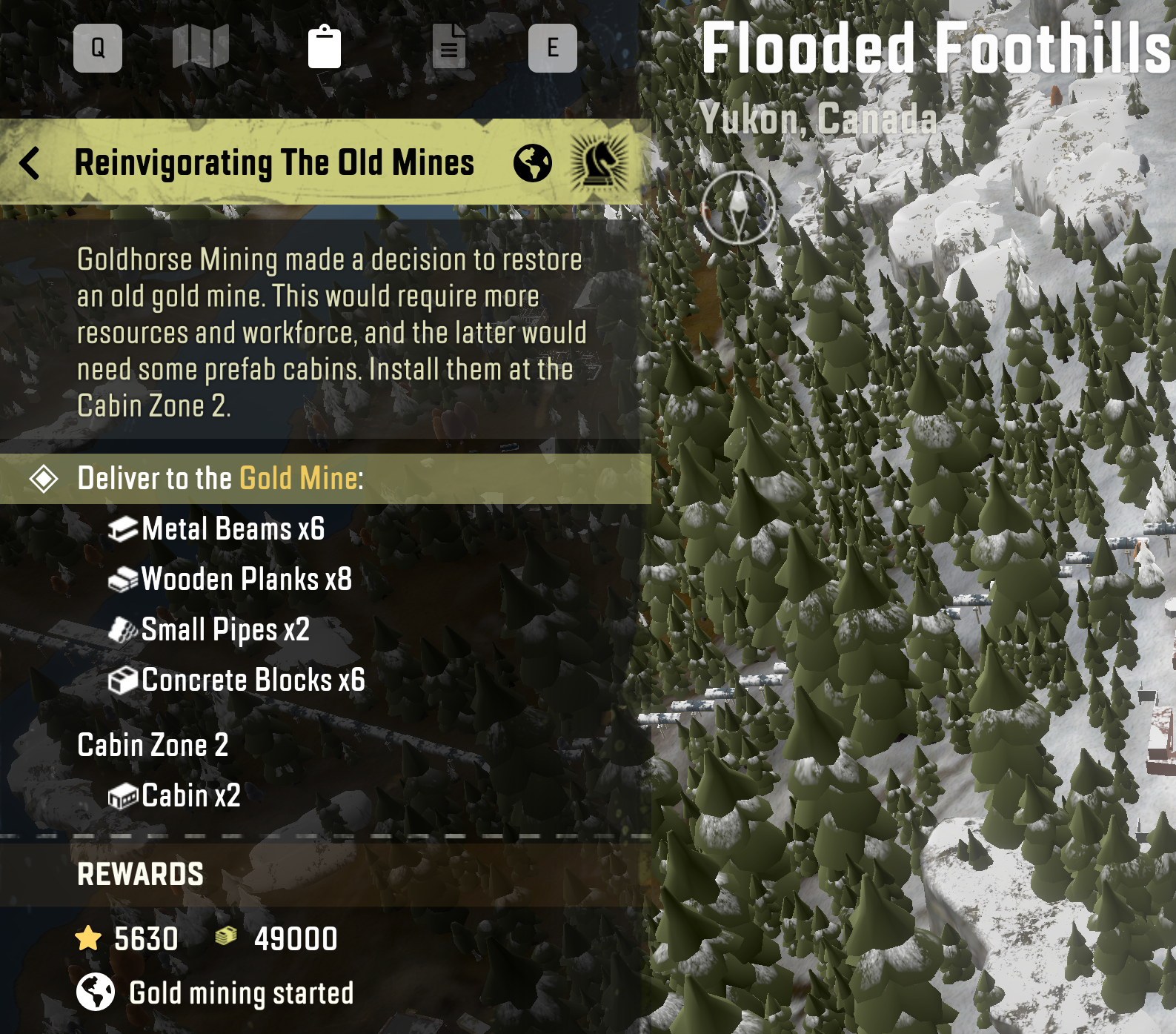Click the globe icon in the mission header
Image resolution: width=1176 pixels, height=1034 pixels.
click(533, 163)
